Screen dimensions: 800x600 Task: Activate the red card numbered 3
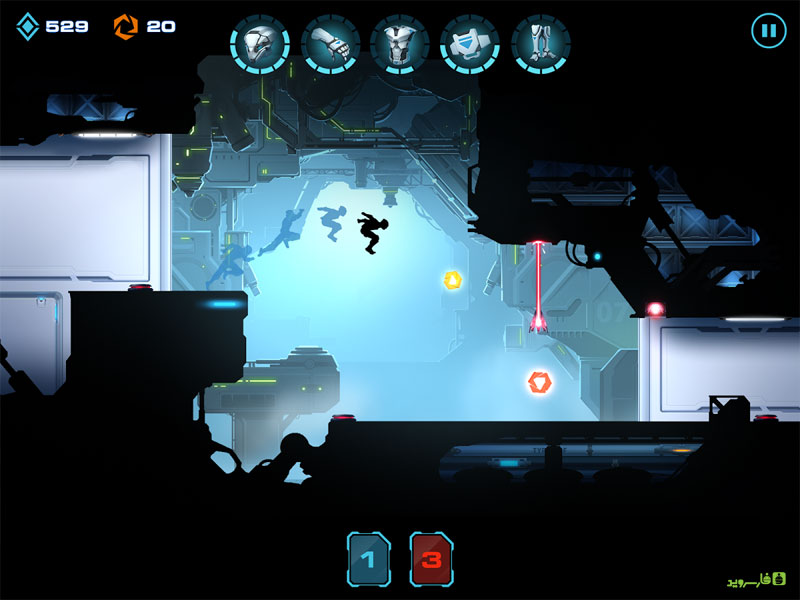pyautogui.click(x=431, y=559)
